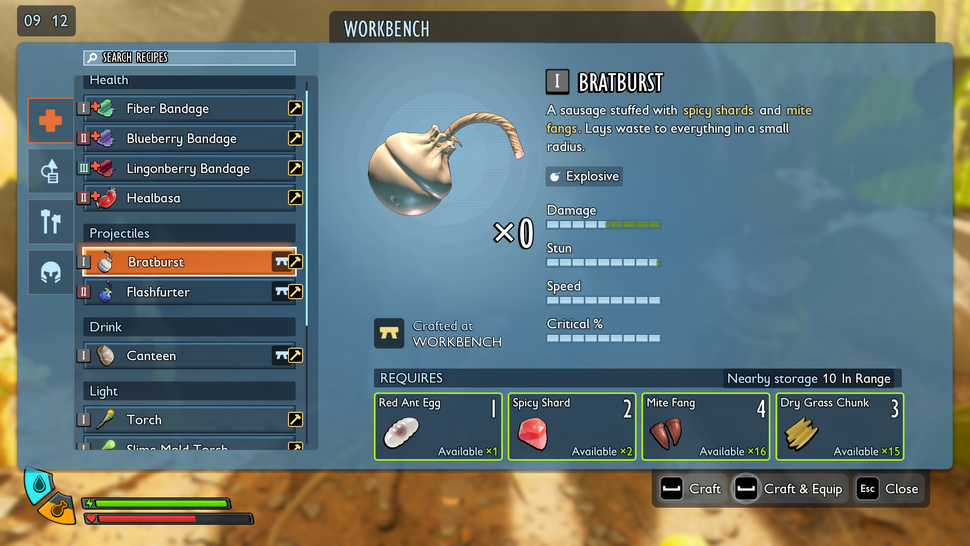Select the Fiber Bandage recipe
Viewport: 970px width, 546px height.
coord(180,109)
